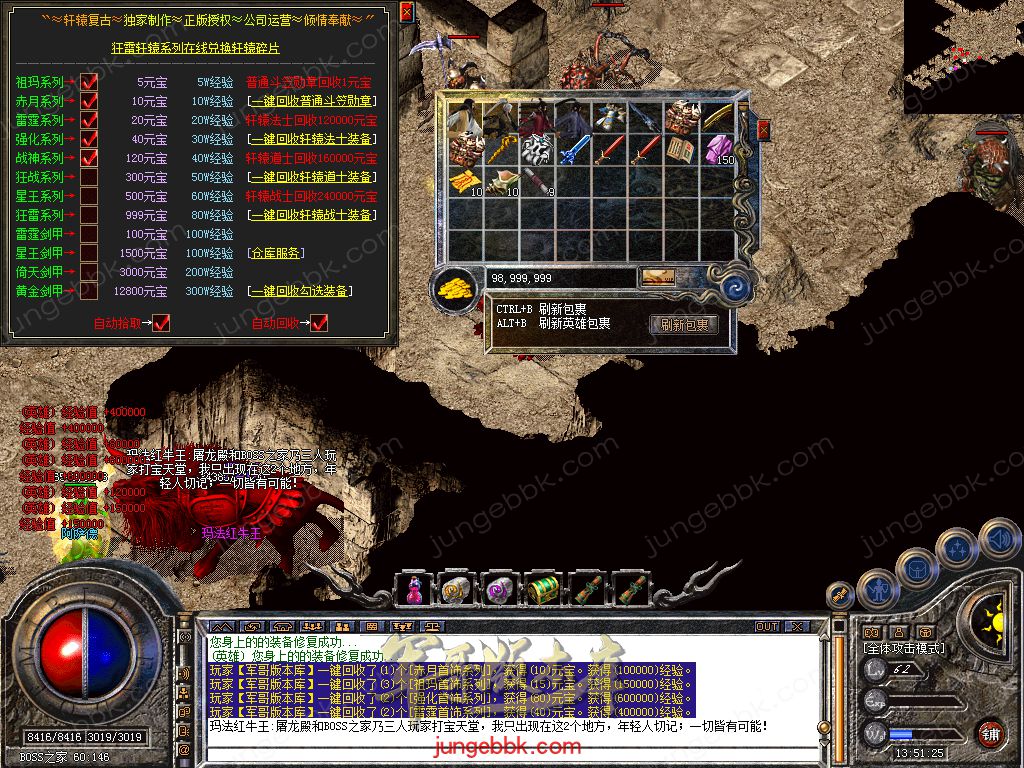Open the 狂雷轩辕系列在线兑换轩辕碎片 exchange link
The image size is (1024, 768).
point(195,47)
